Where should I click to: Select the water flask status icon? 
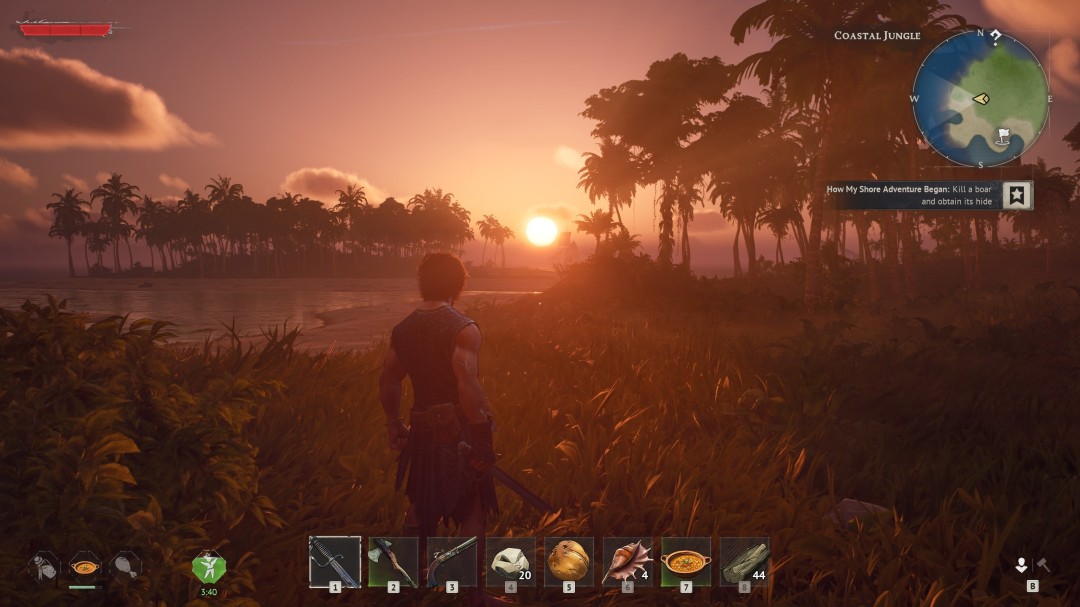(43, 566)
